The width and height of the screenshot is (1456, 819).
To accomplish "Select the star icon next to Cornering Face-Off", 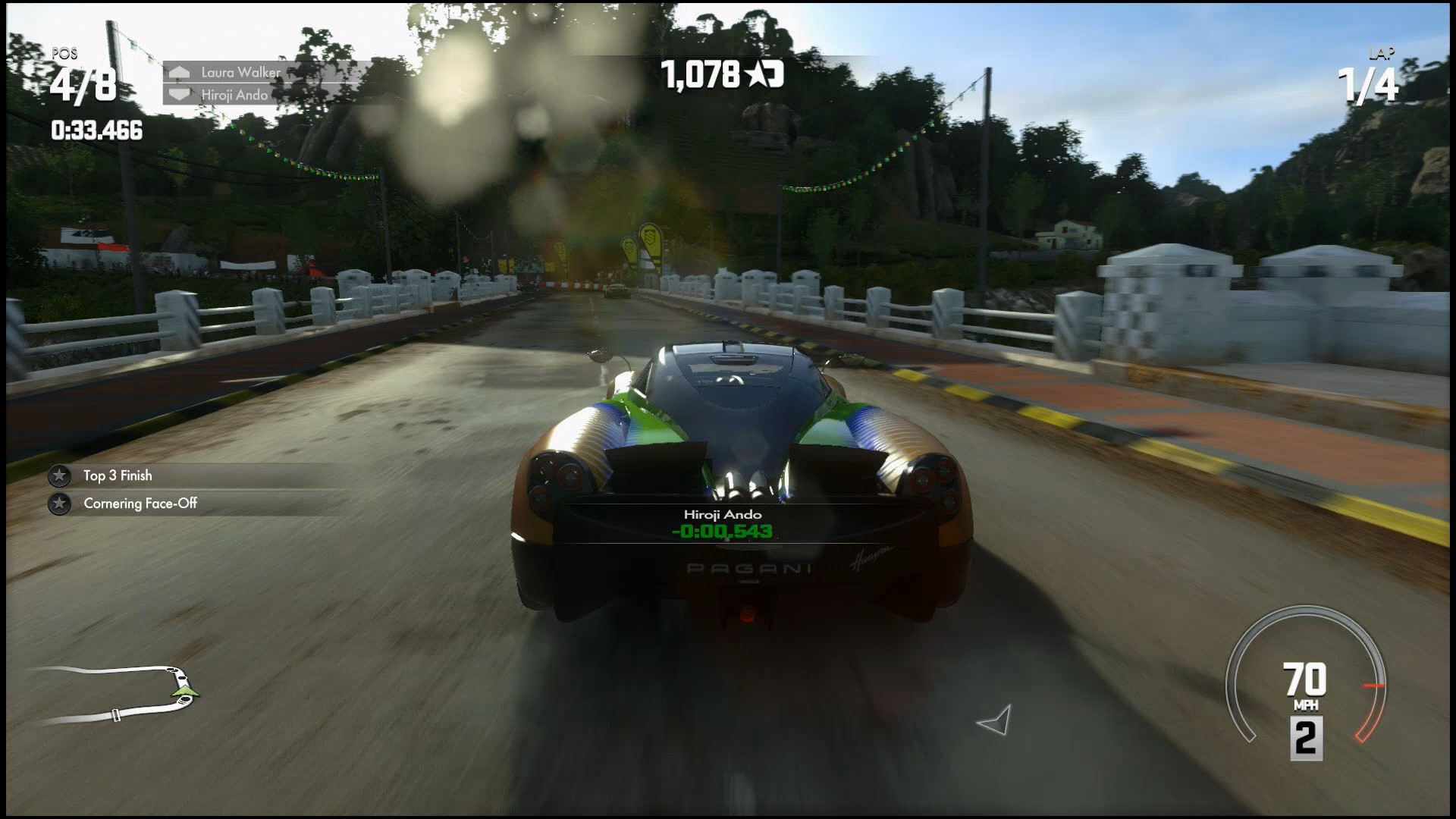I will coord(59,503).
